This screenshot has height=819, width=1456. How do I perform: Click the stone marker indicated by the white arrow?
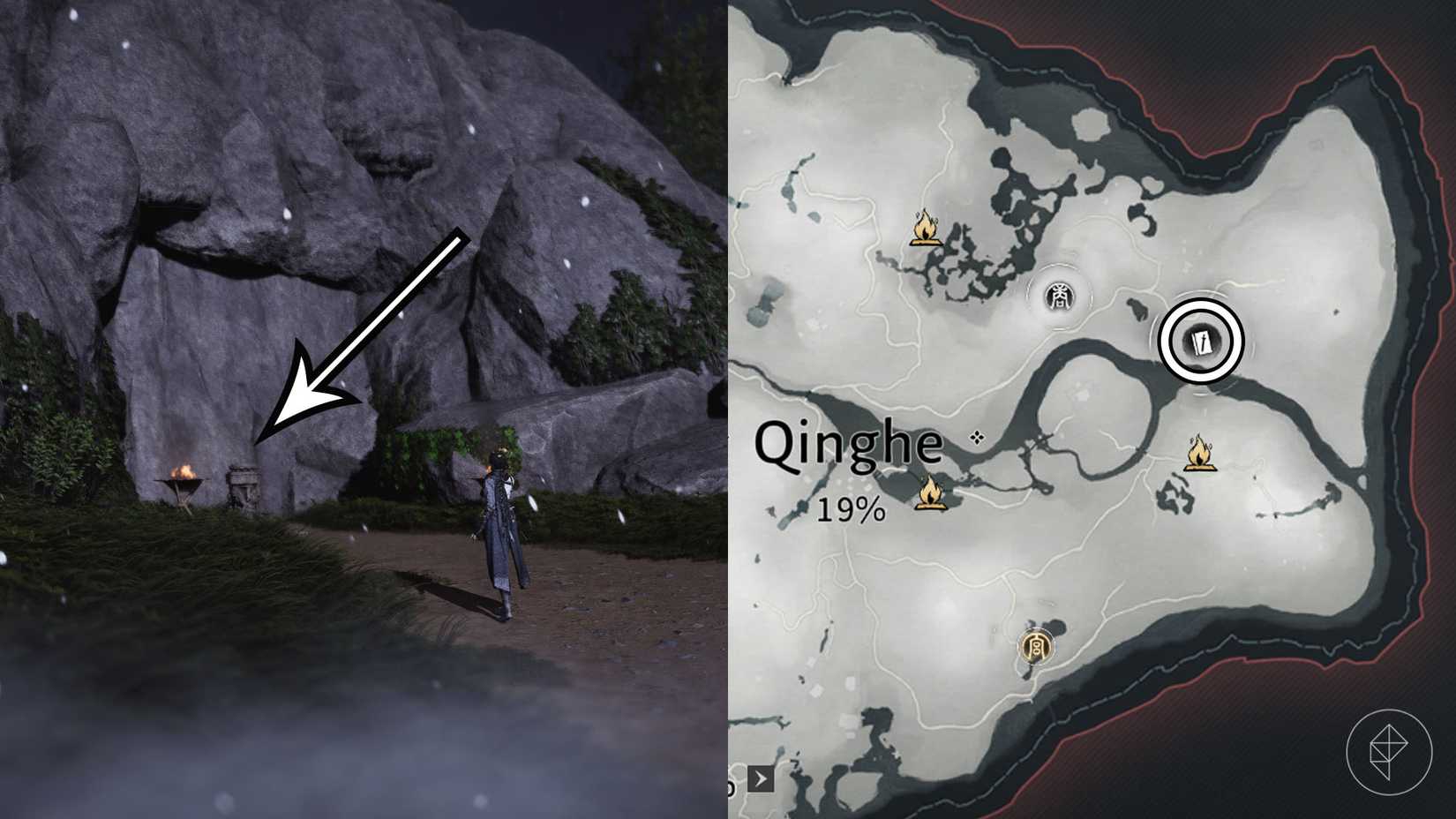(244, 481)
